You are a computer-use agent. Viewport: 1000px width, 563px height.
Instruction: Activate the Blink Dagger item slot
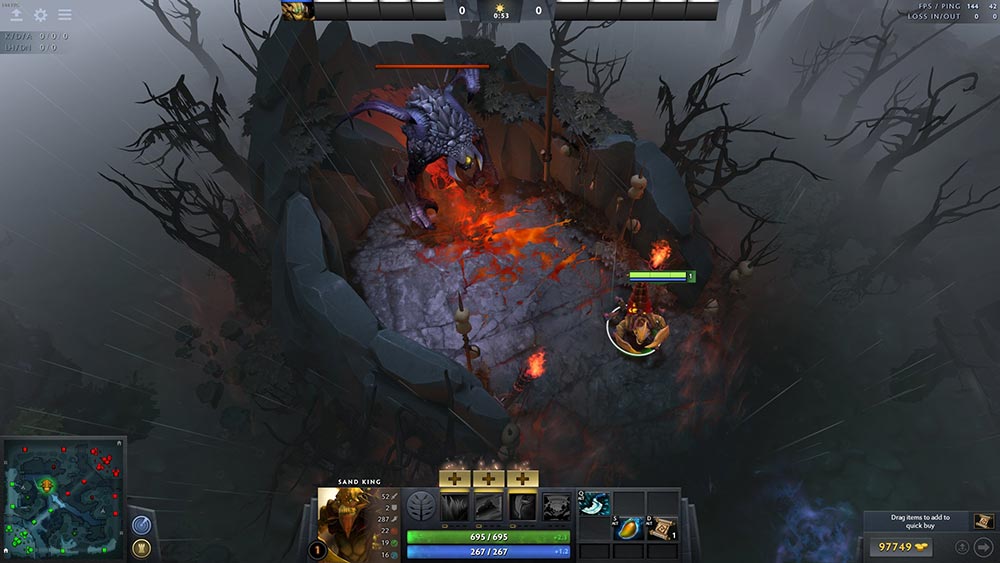pos(595,505)
